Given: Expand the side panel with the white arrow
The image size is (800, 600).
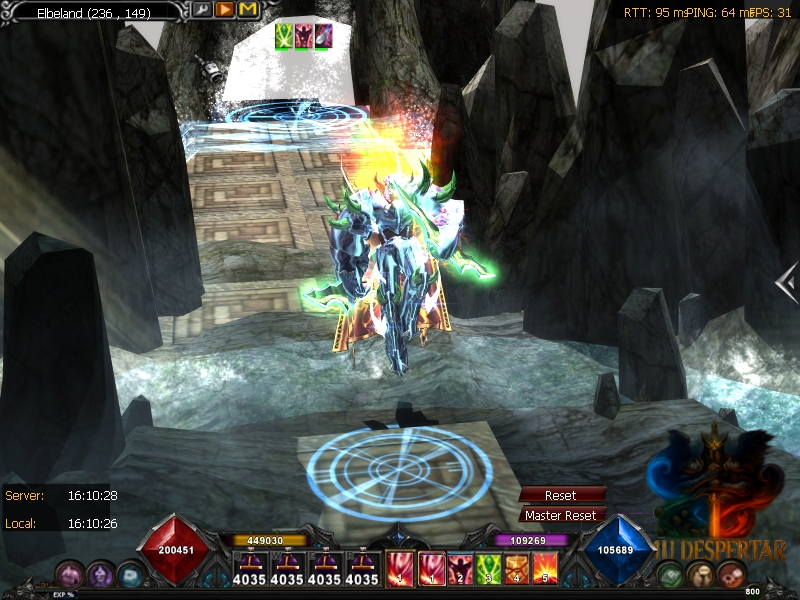Looking at the screenshot, I should click(787, 282).
